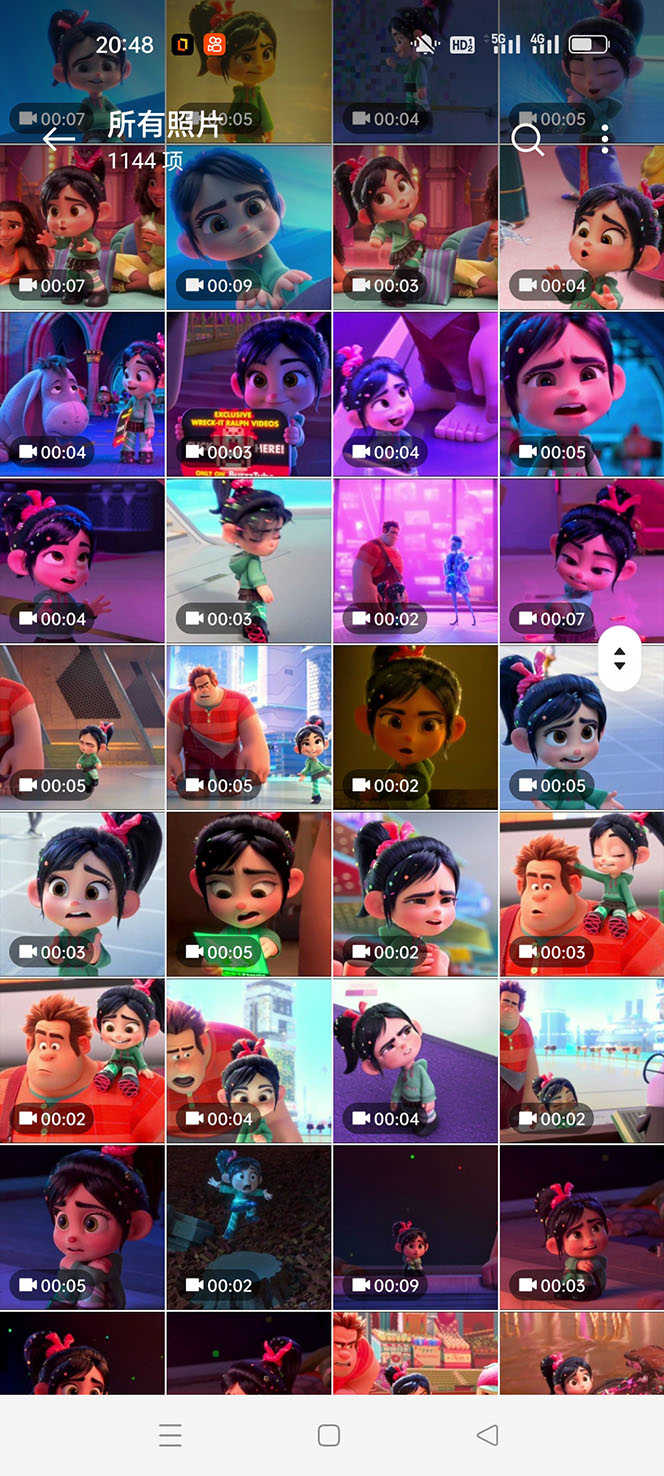Image resolution: width=664 pixels, height=1476 pixels.
Task: Open the thumbnail of Ralph and blue figure
Action: point(415,560)
